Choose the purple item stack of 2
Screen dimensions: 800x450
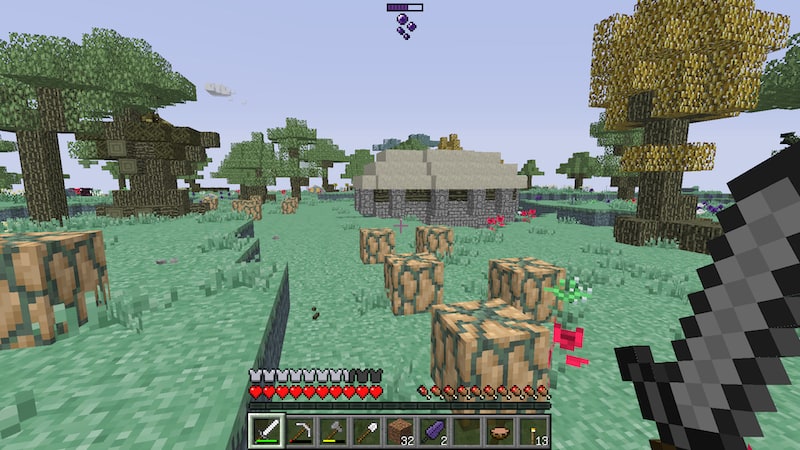433,432
